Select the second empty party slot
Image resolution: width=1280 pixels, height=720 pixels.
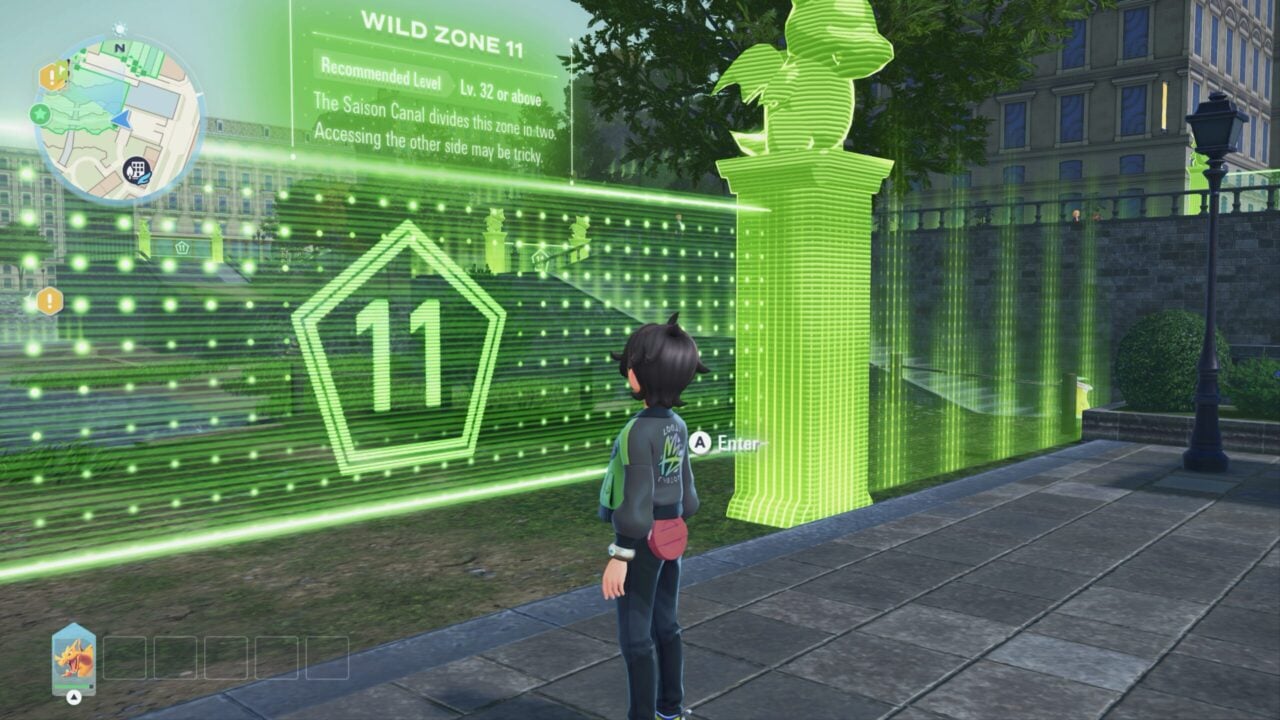pyautogui.click(x=176, y=658)
